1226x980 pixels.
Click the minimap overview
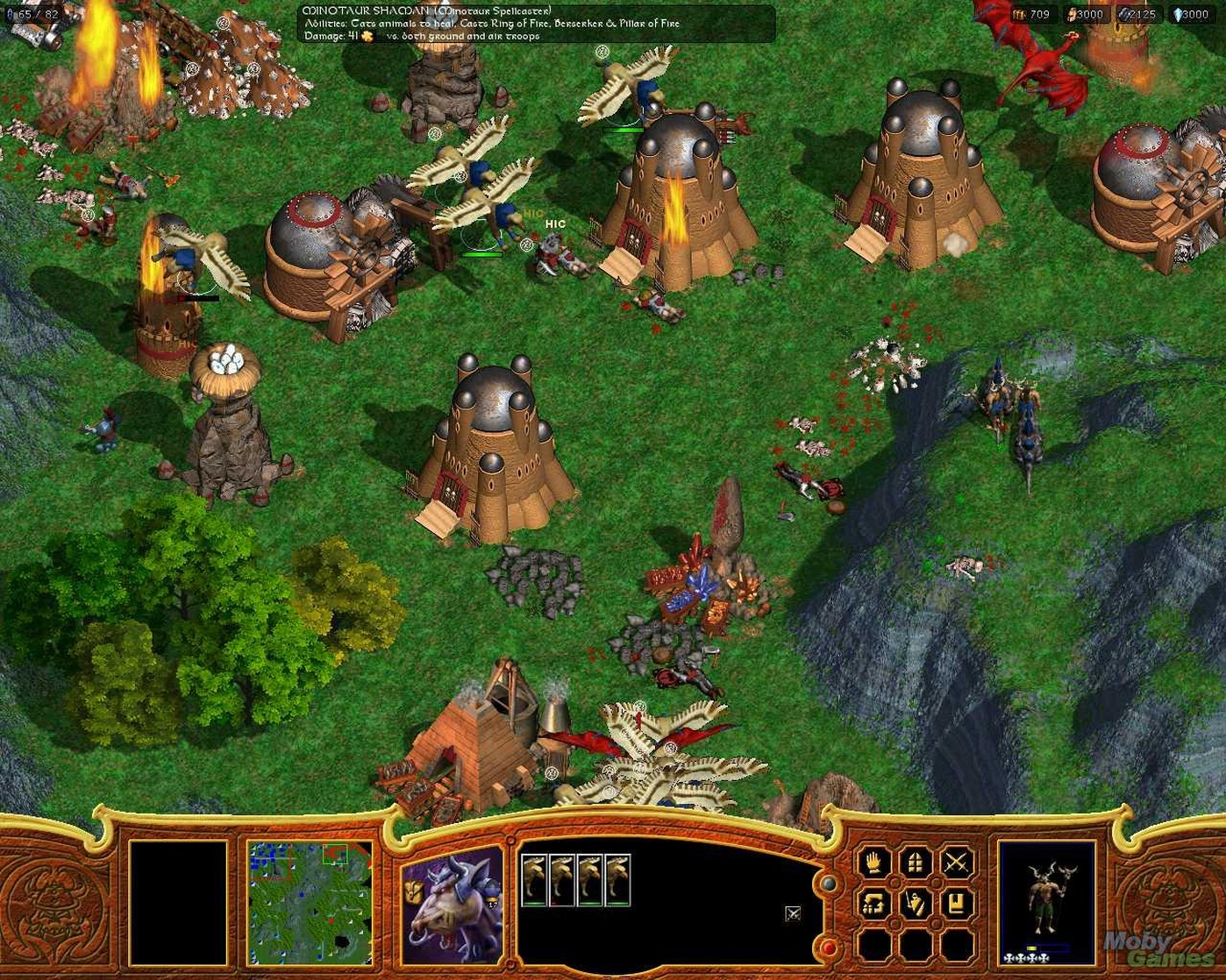[296, 900]
